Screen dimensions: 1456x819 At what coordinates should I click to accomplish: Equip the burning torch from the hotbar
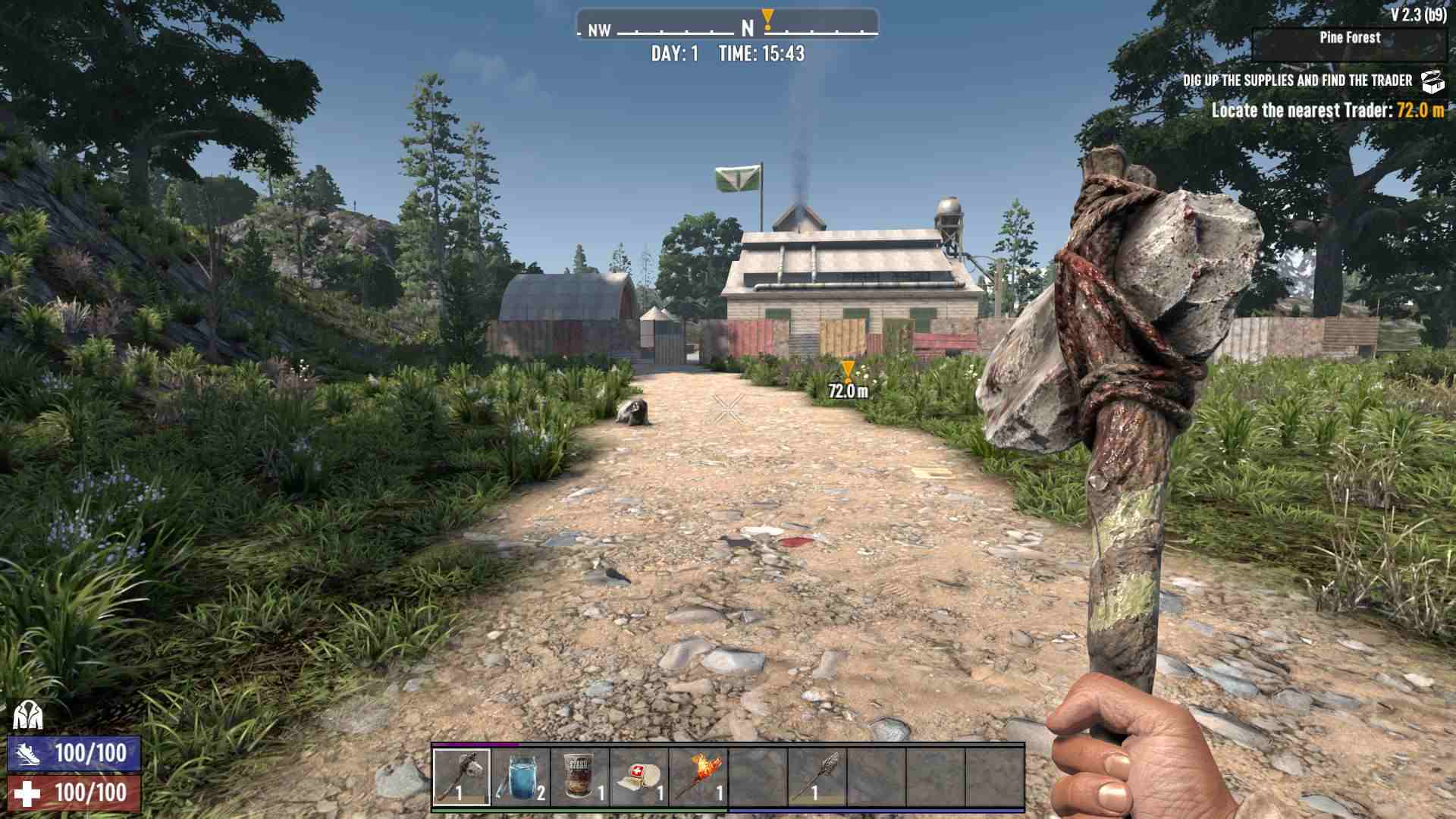click(698, 777)
